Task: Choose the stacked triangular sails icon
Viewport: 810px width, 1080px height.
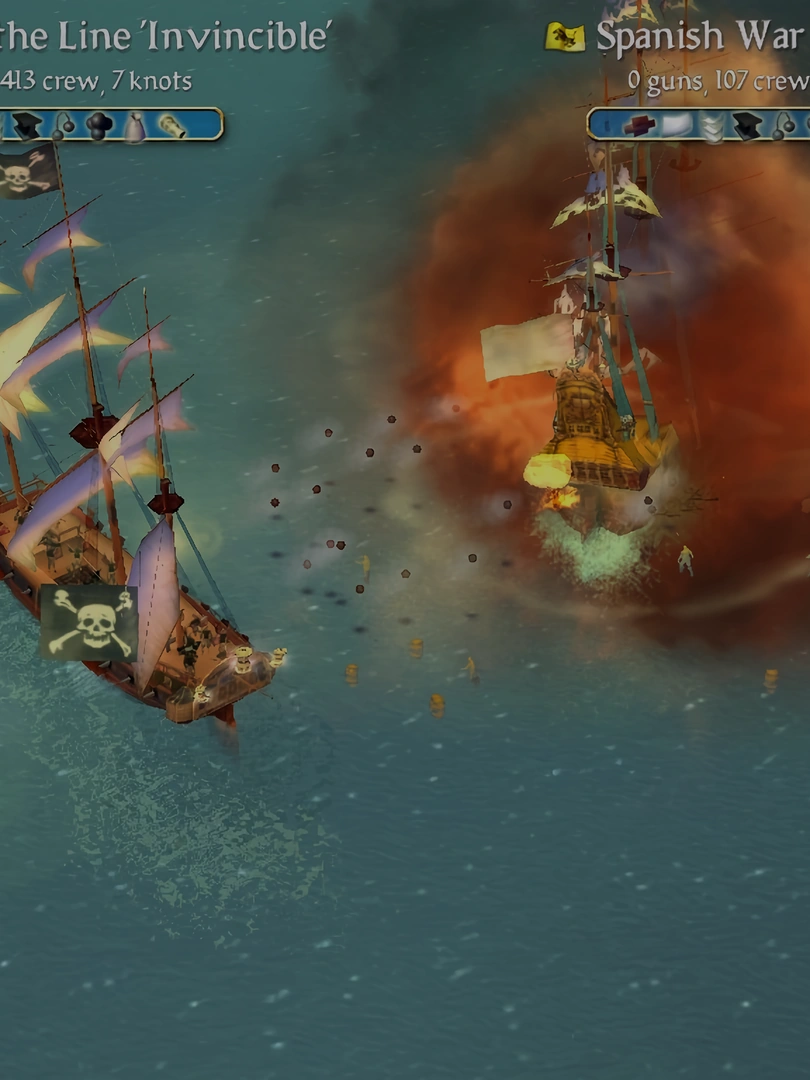Action: (x=712, y=126)
